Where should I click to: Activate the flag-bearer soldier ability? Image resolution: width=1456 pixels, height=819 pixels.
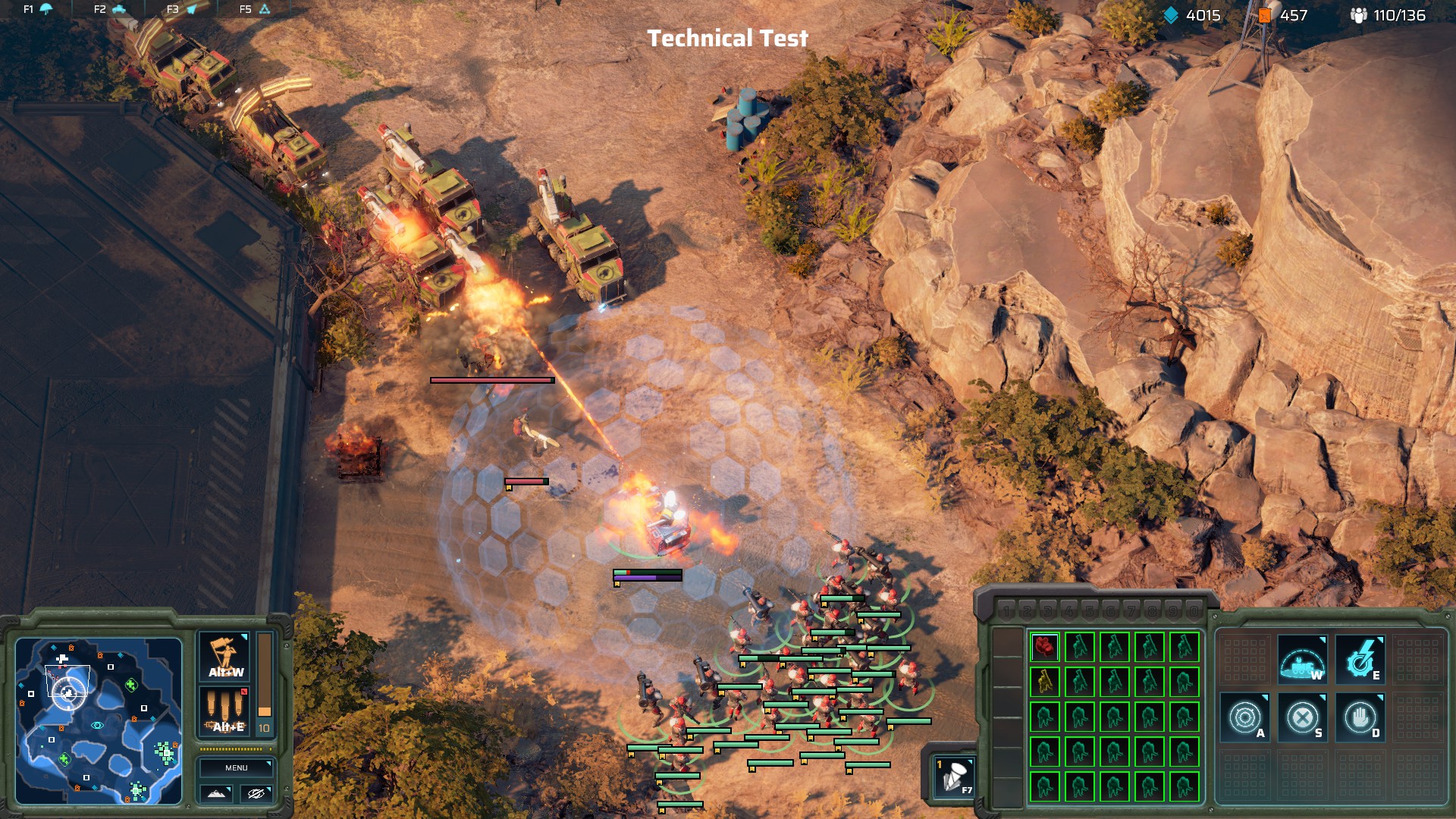point(225,657)
